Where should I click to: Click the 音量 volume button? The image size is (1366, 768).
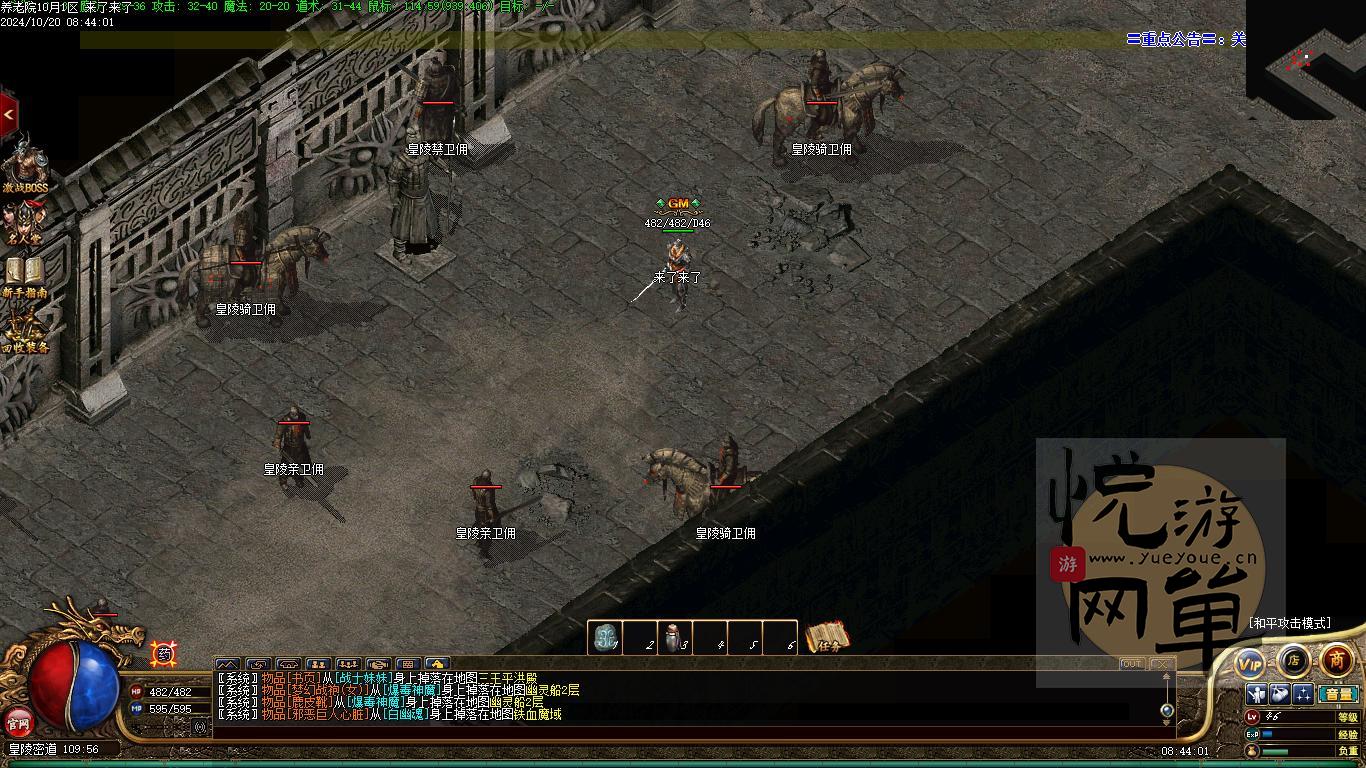pos(1337,694)
